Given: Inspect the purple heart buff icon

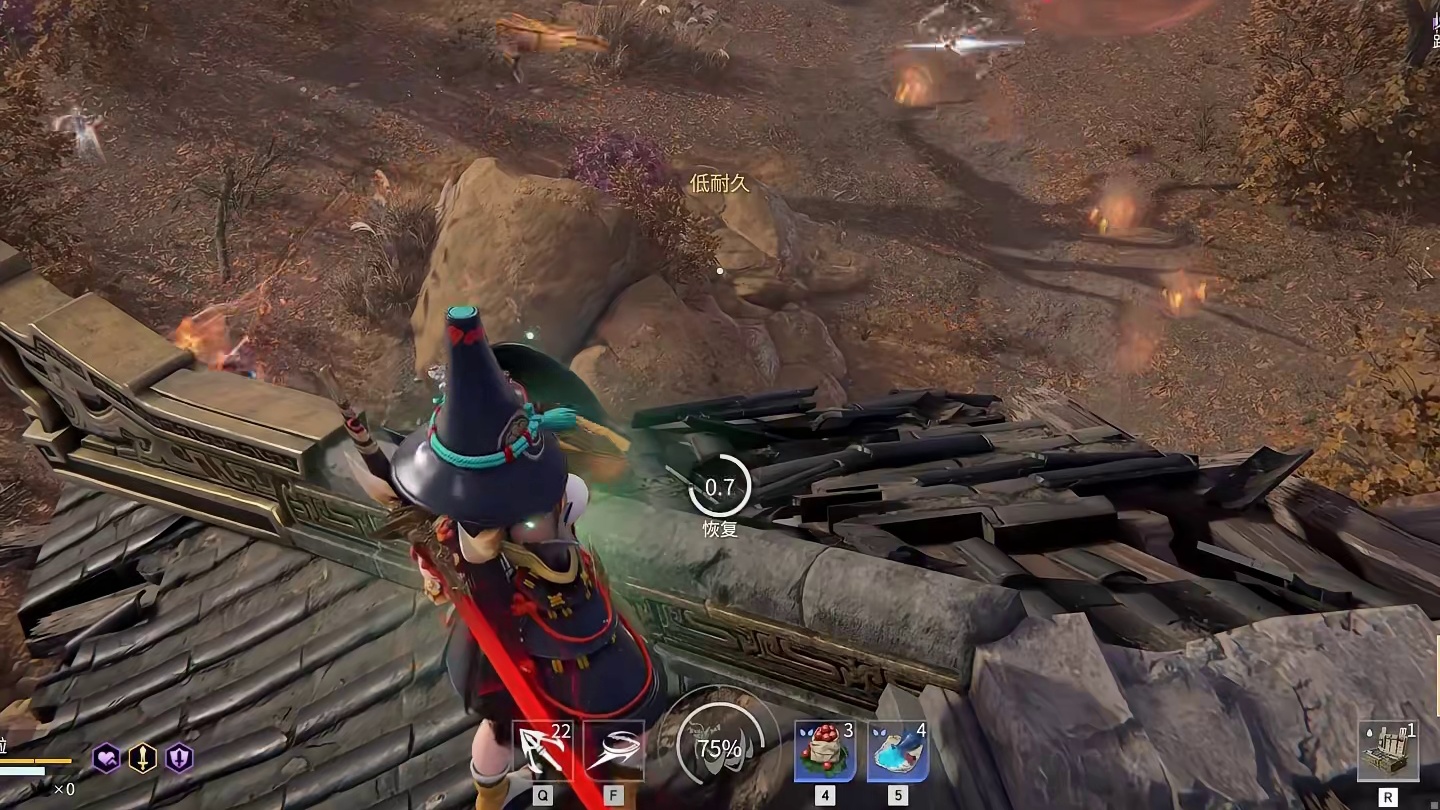Looking at the screenshot, I should coord(107,758).
